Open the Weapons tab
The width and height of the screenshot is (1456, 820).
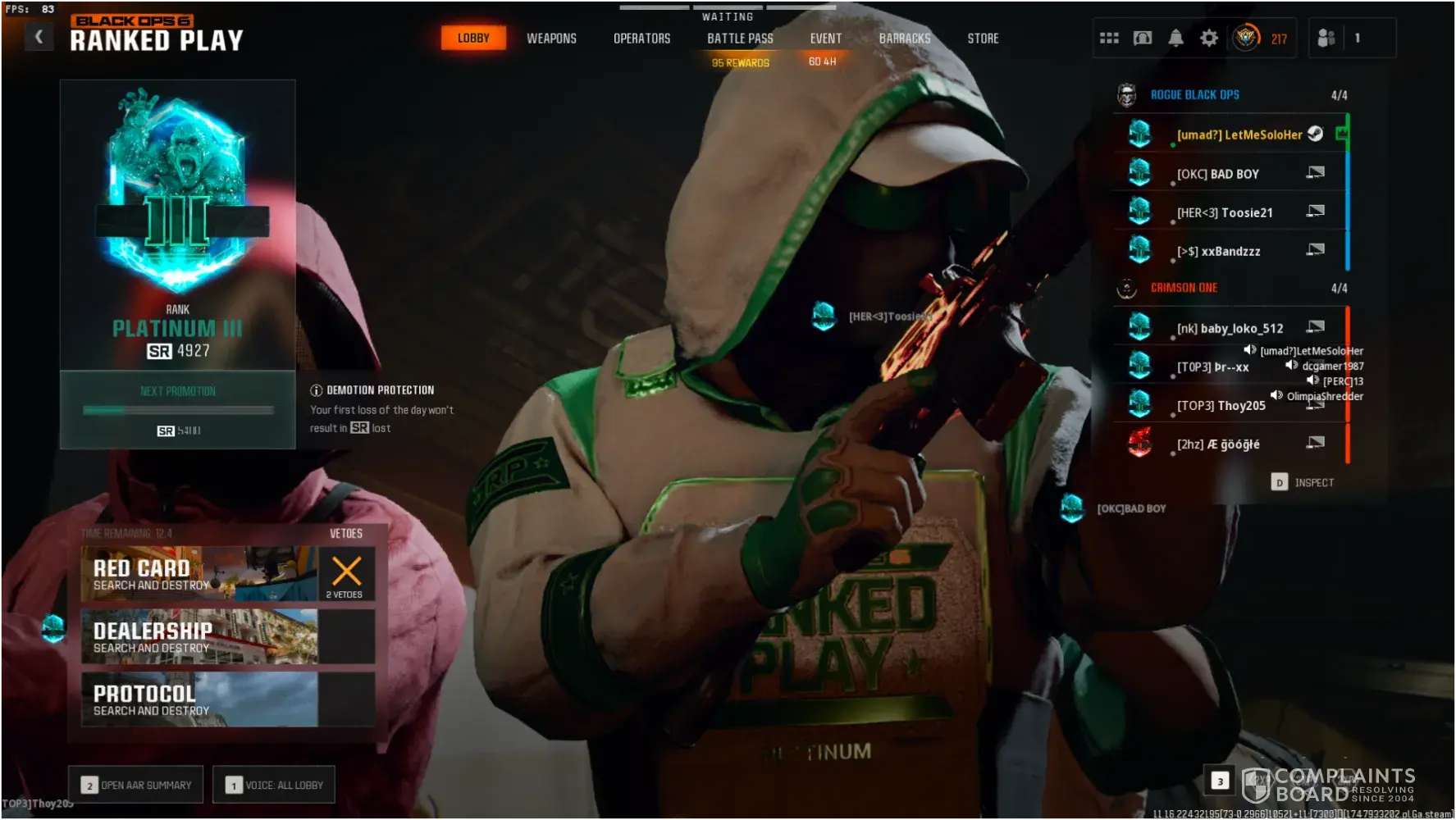[x=551, y=39]
